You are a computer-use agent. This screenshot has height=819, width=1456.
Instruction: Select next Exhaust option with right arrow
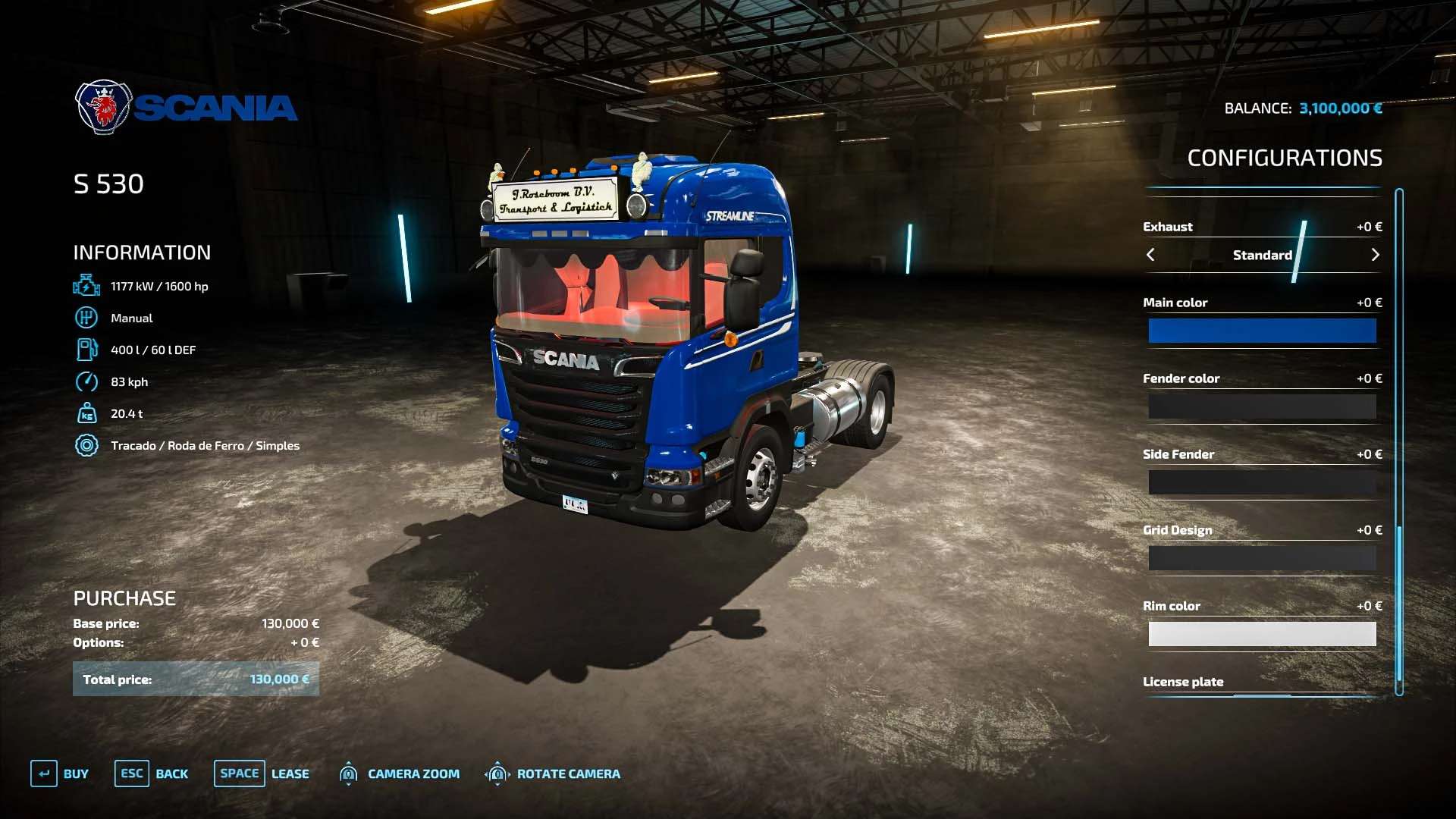click(1375, 255)
